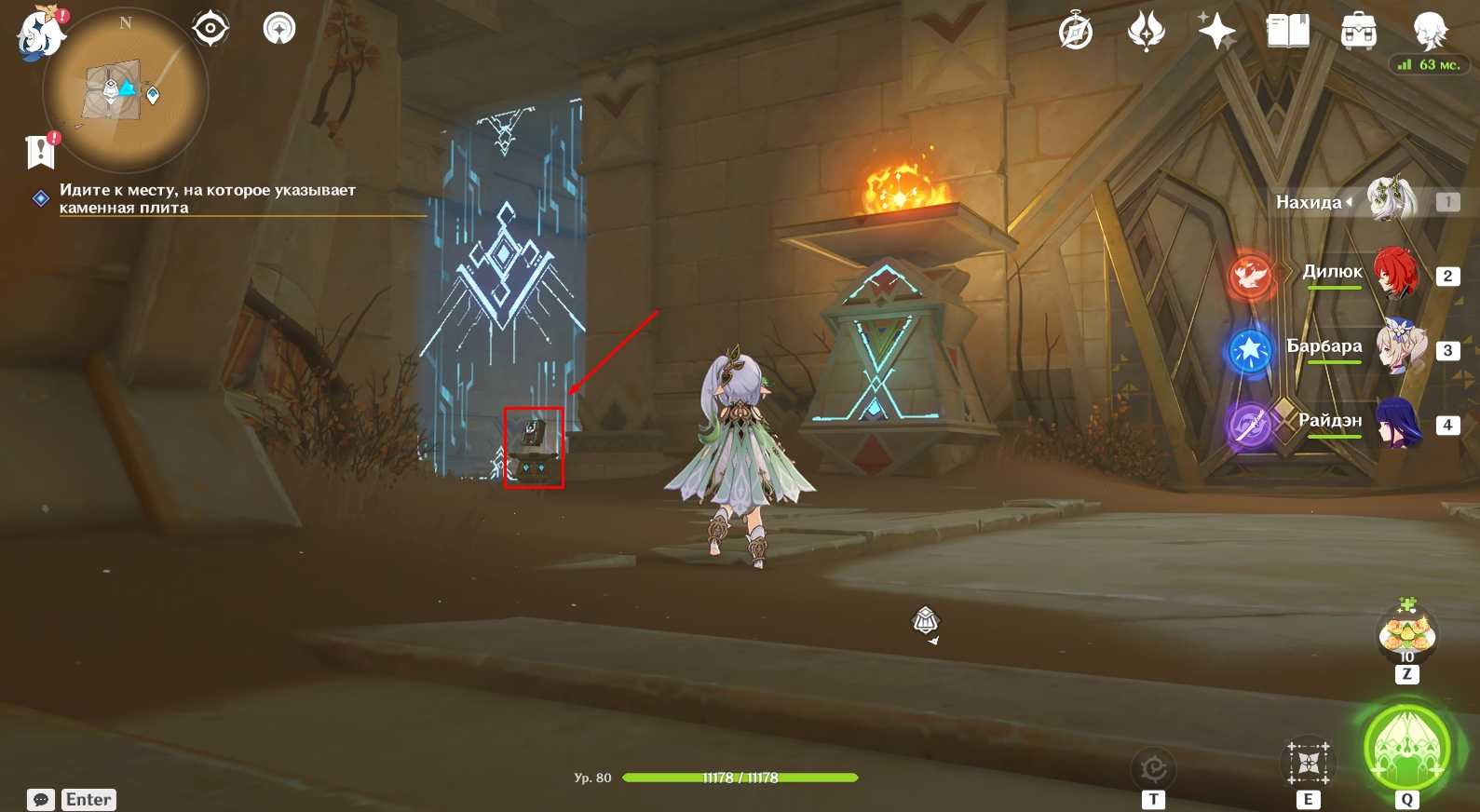Activate Nahida's elemental burst green icon
This screenshot has height=812, width=1480.
[1406, 748]
